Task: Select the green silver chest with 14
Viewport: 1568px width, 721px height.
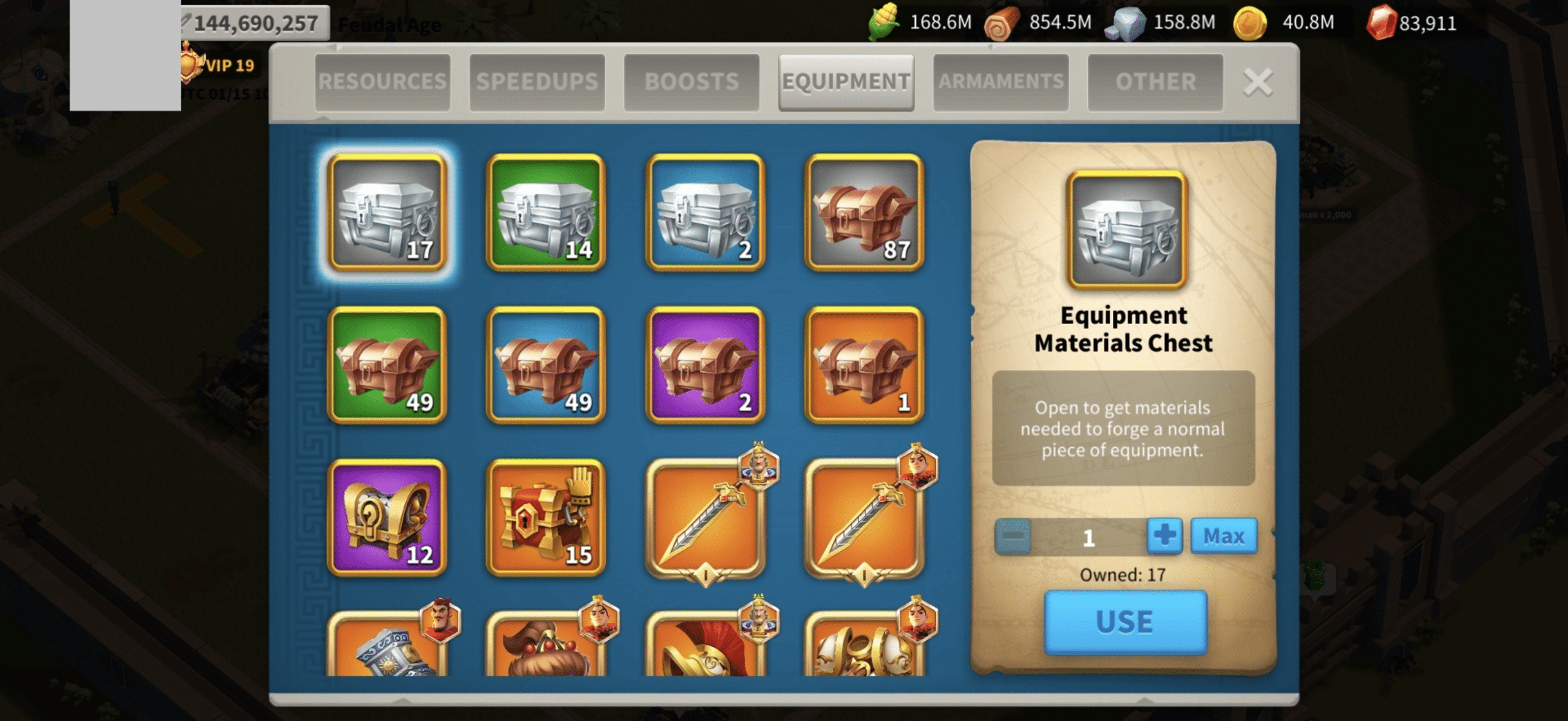Action: [x=545, y=212]
